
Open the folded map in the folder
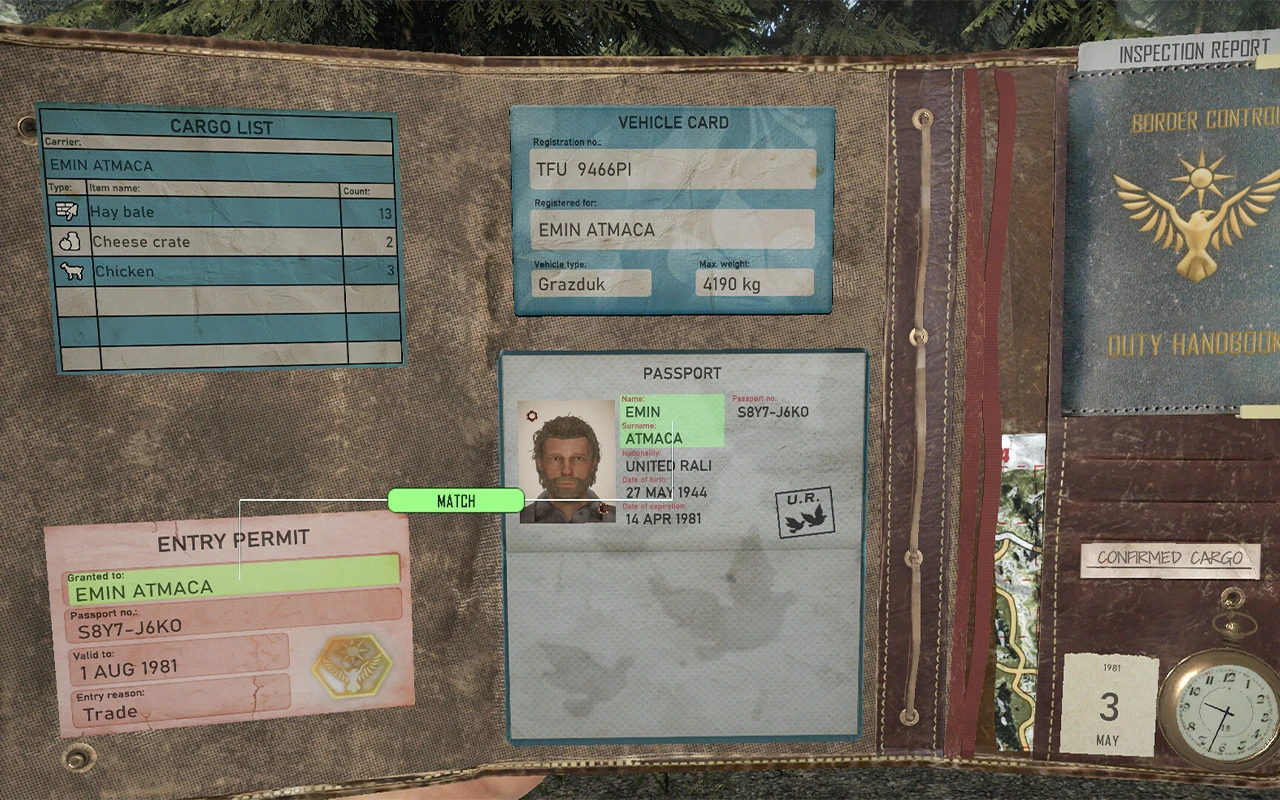1020,590
